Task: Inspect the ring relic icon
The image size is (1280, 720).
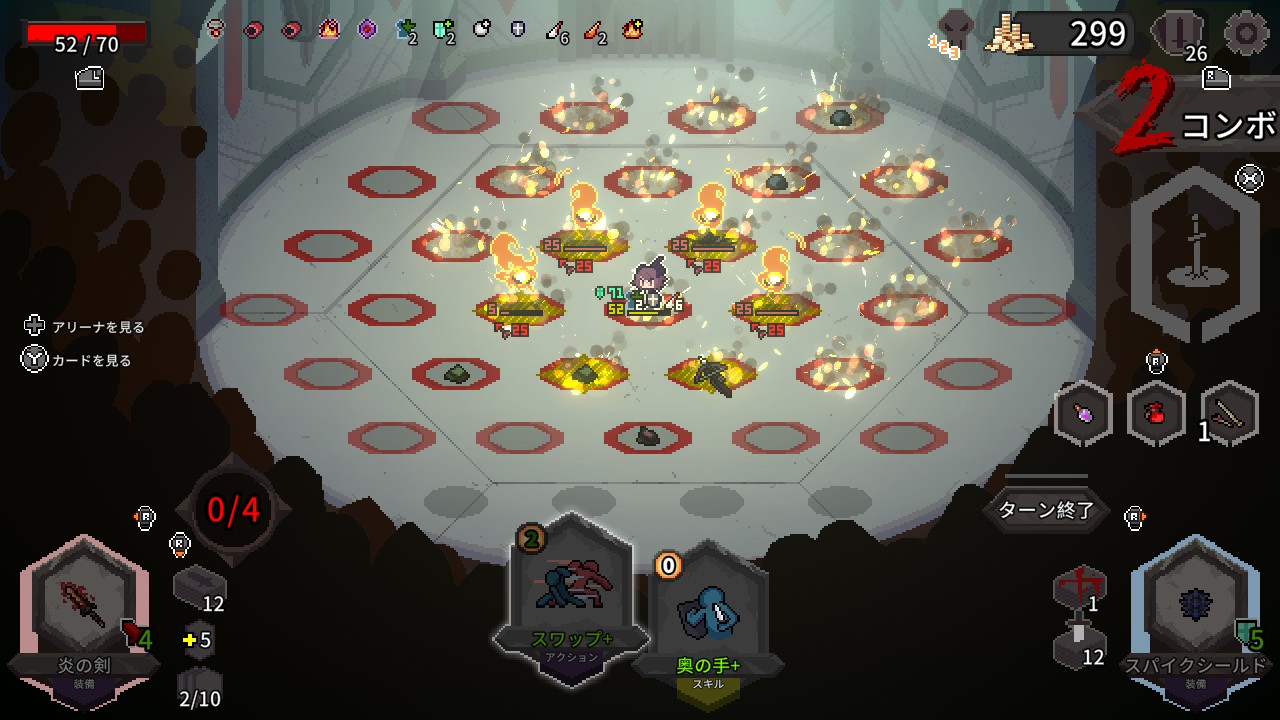Action: [214, 29]
